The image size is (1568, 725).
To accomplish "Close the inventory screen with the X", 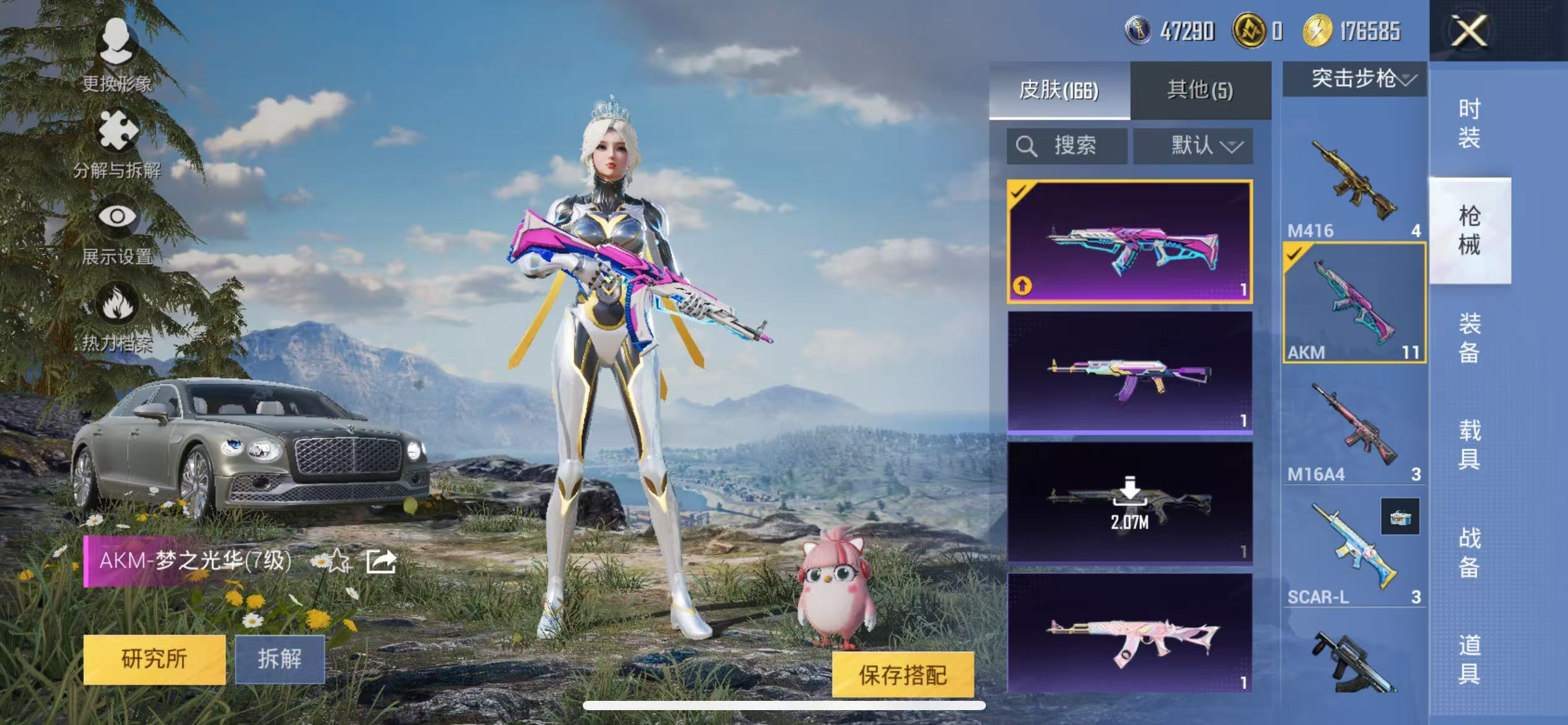I will [1469, 30].
